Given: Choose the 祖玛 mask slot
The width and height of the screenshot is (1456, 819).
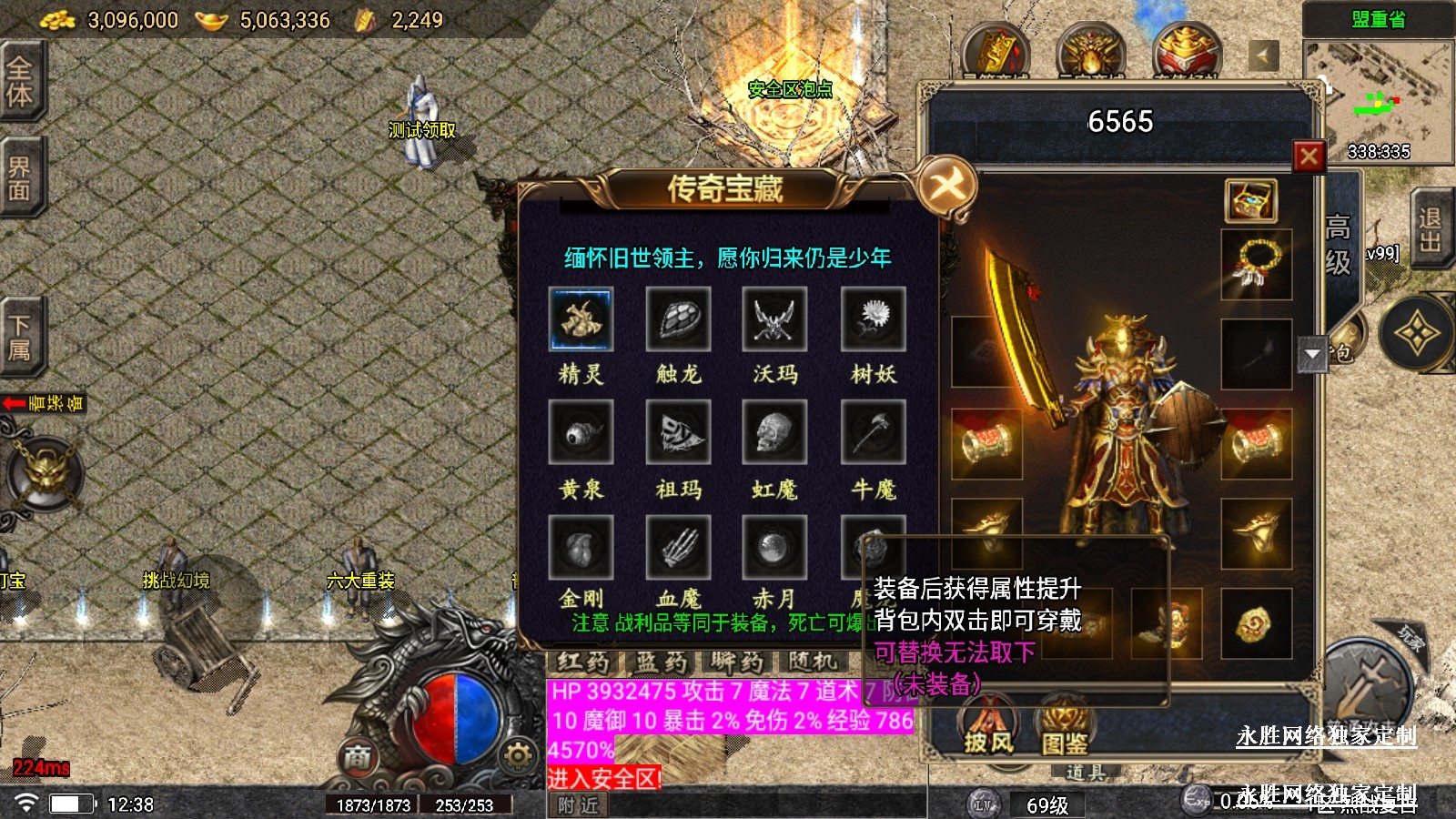Looking at the screenshot, I should [x=678, y=433].
